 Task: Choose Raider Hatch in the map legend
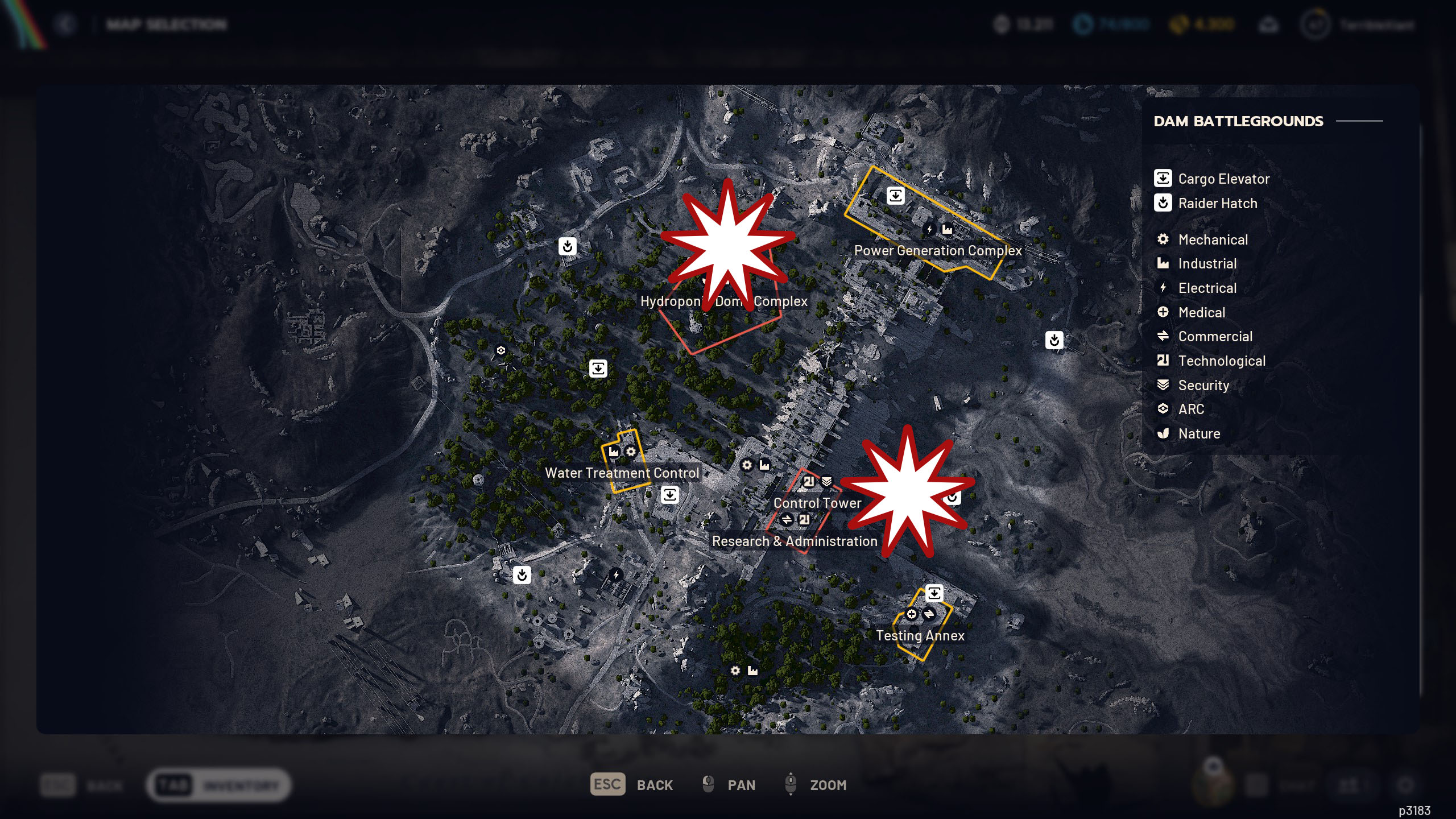1217,204
